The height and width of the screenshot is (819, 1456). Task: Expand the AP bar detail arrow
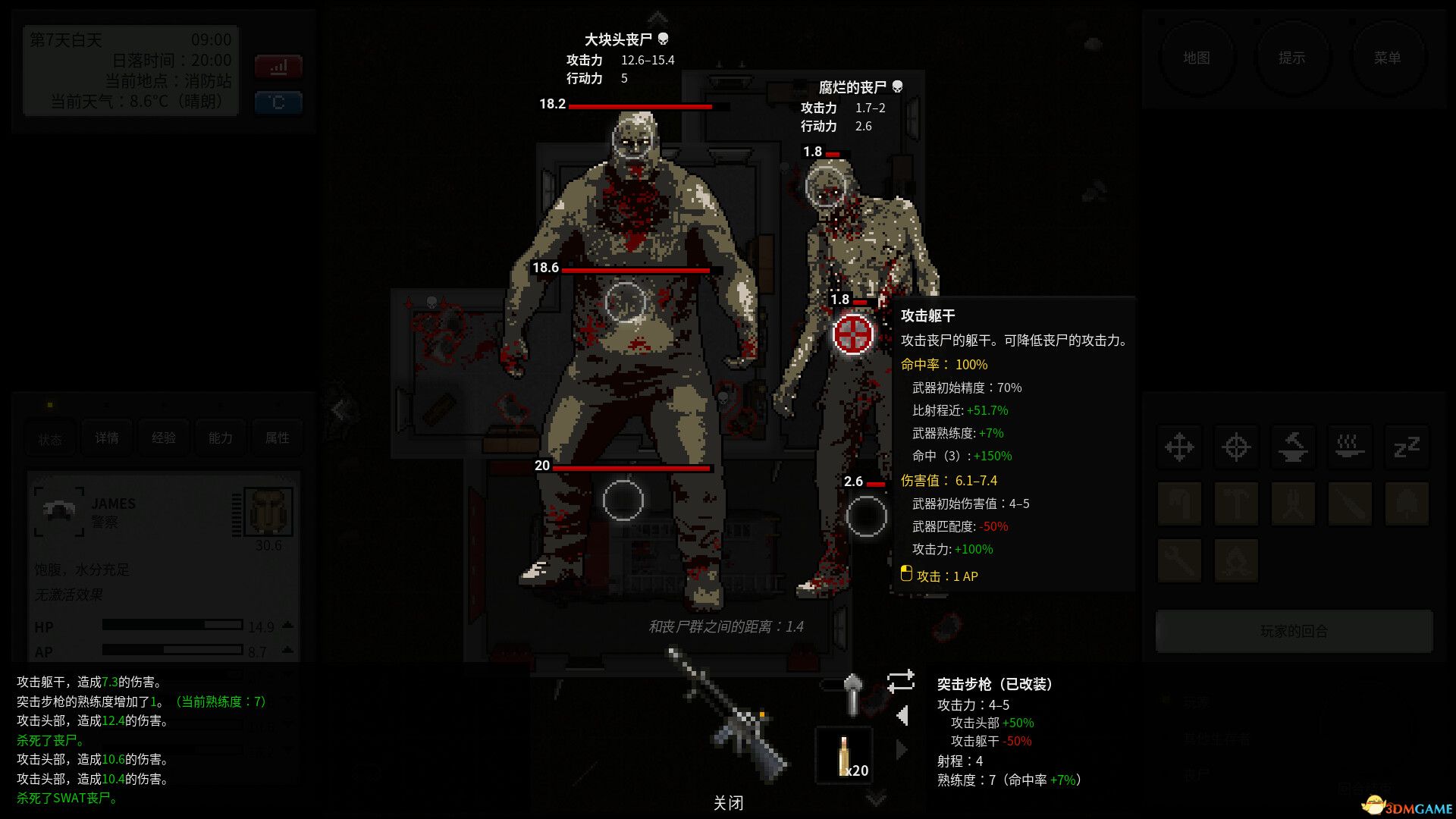tap(287, 651)
